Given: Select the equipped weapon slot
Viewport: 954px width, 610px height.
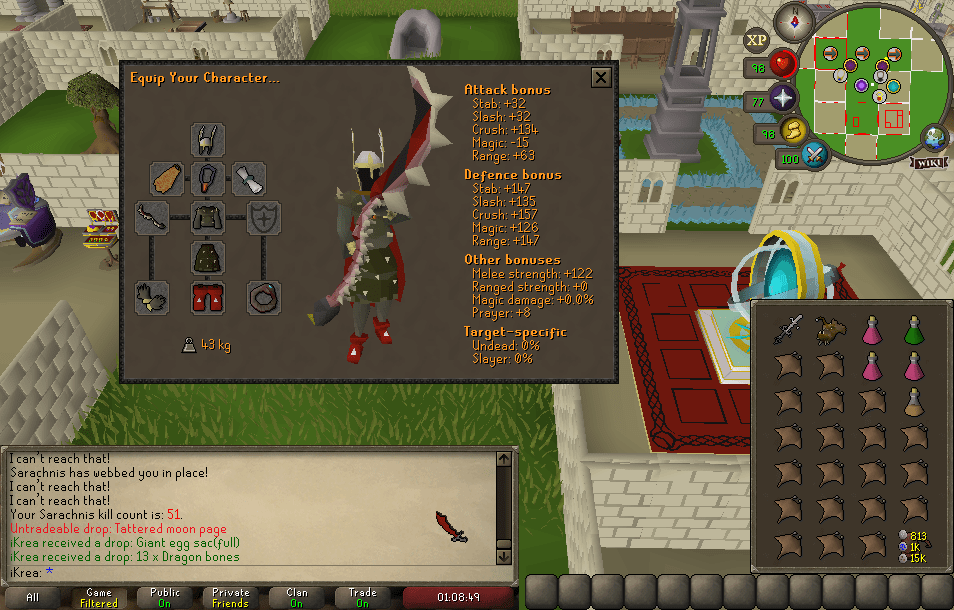Looking at the screenshot, I should point(152,217).
